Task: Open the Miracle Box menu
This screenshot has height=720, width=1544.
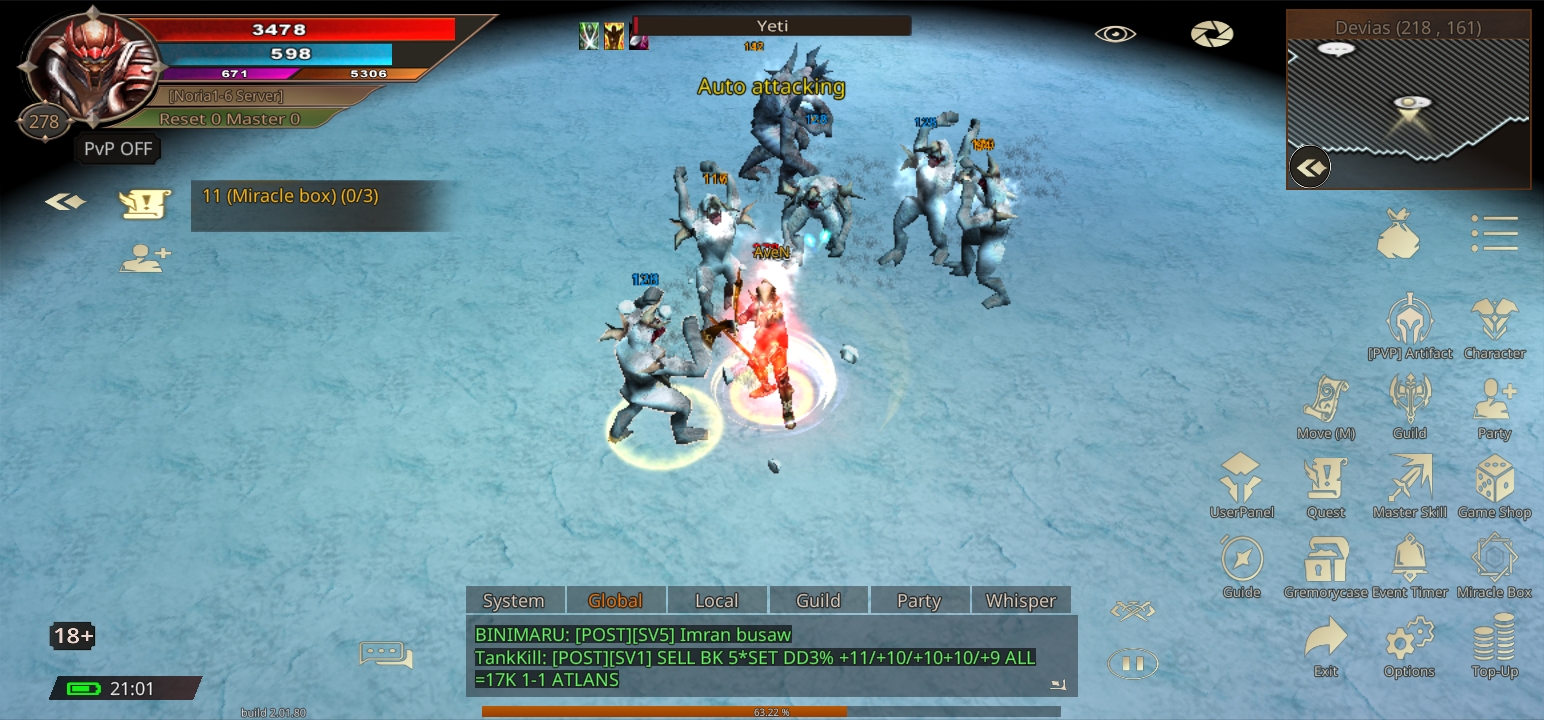Action: 1494,563
